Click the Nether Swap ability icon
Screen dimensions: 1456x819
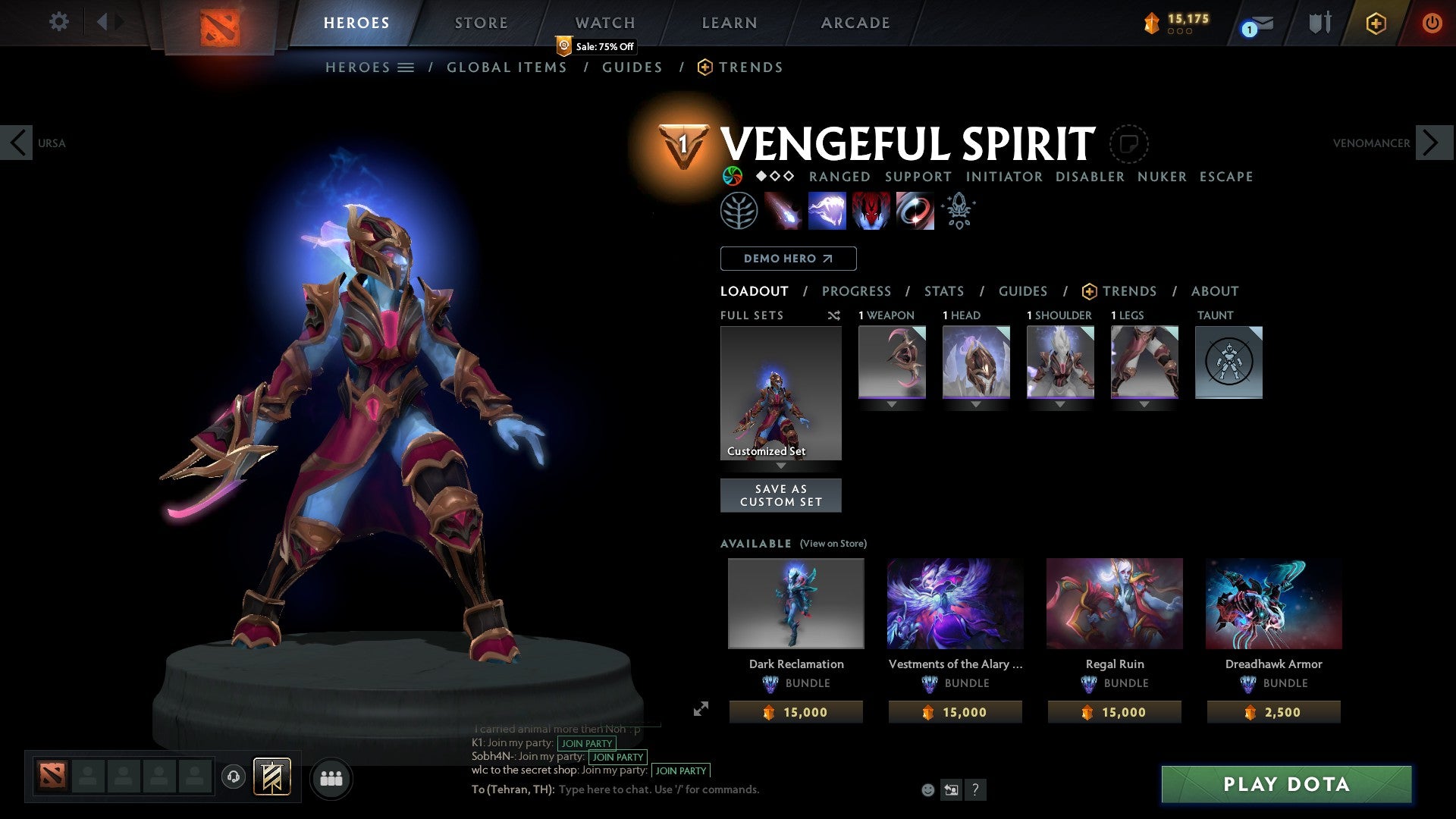coord(914,212)
